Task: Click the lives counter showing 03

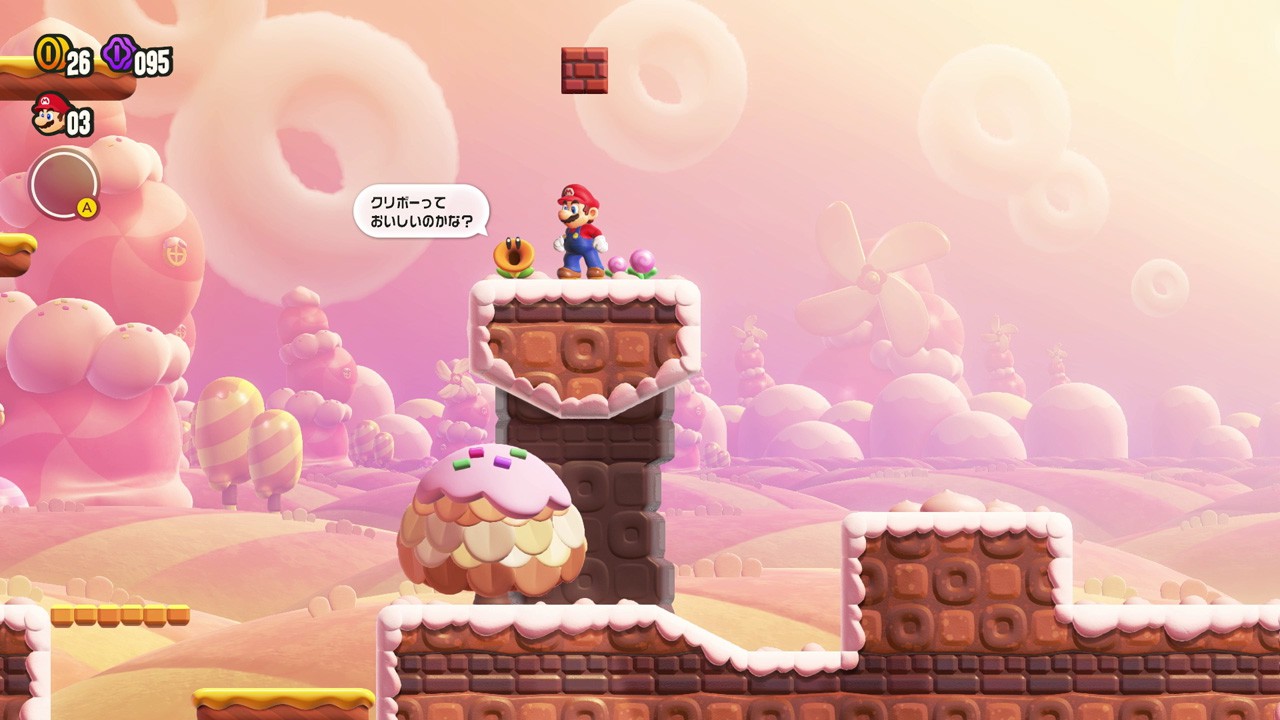Action: [80, 121]
